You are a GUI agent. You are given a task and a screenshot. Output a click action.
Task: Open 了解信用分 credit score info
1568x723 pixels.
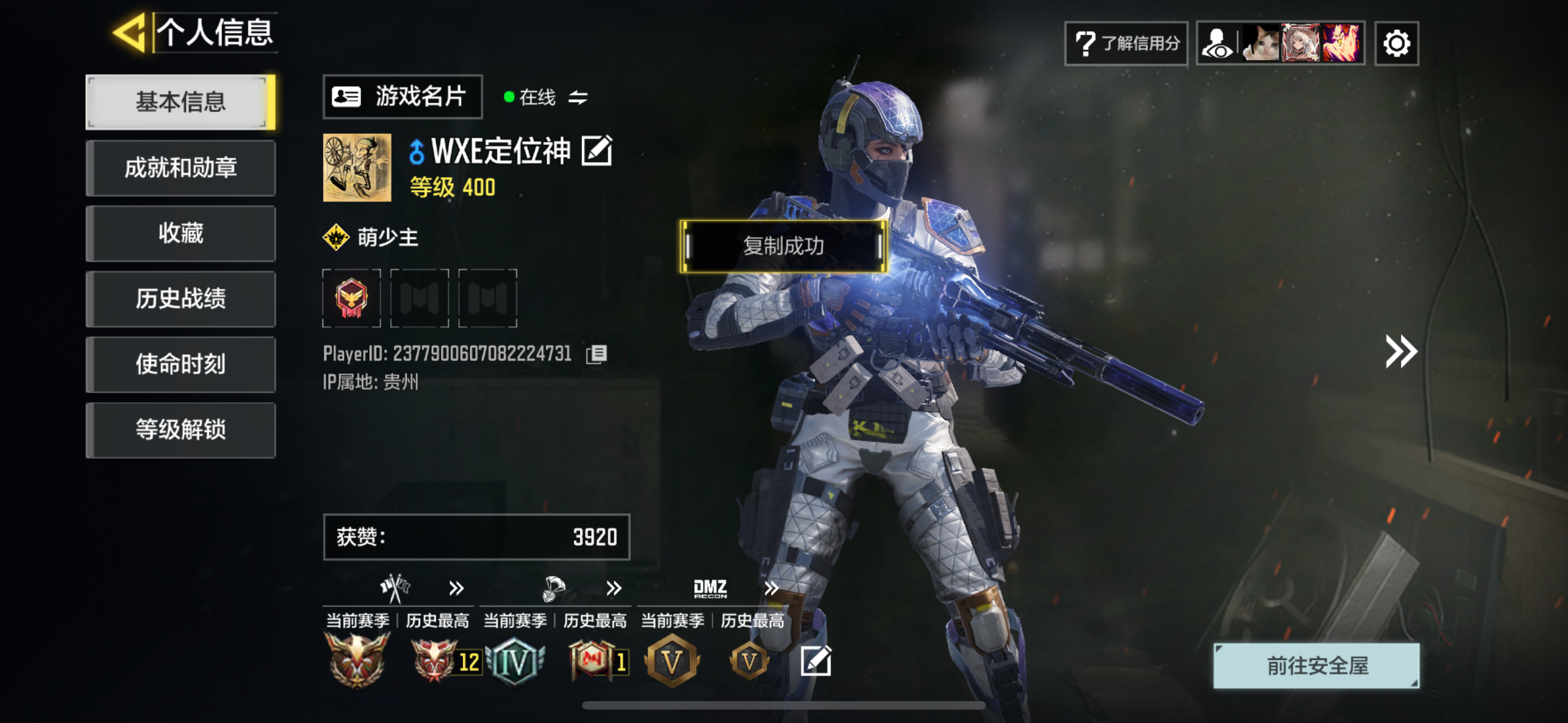coord(1126,43)
